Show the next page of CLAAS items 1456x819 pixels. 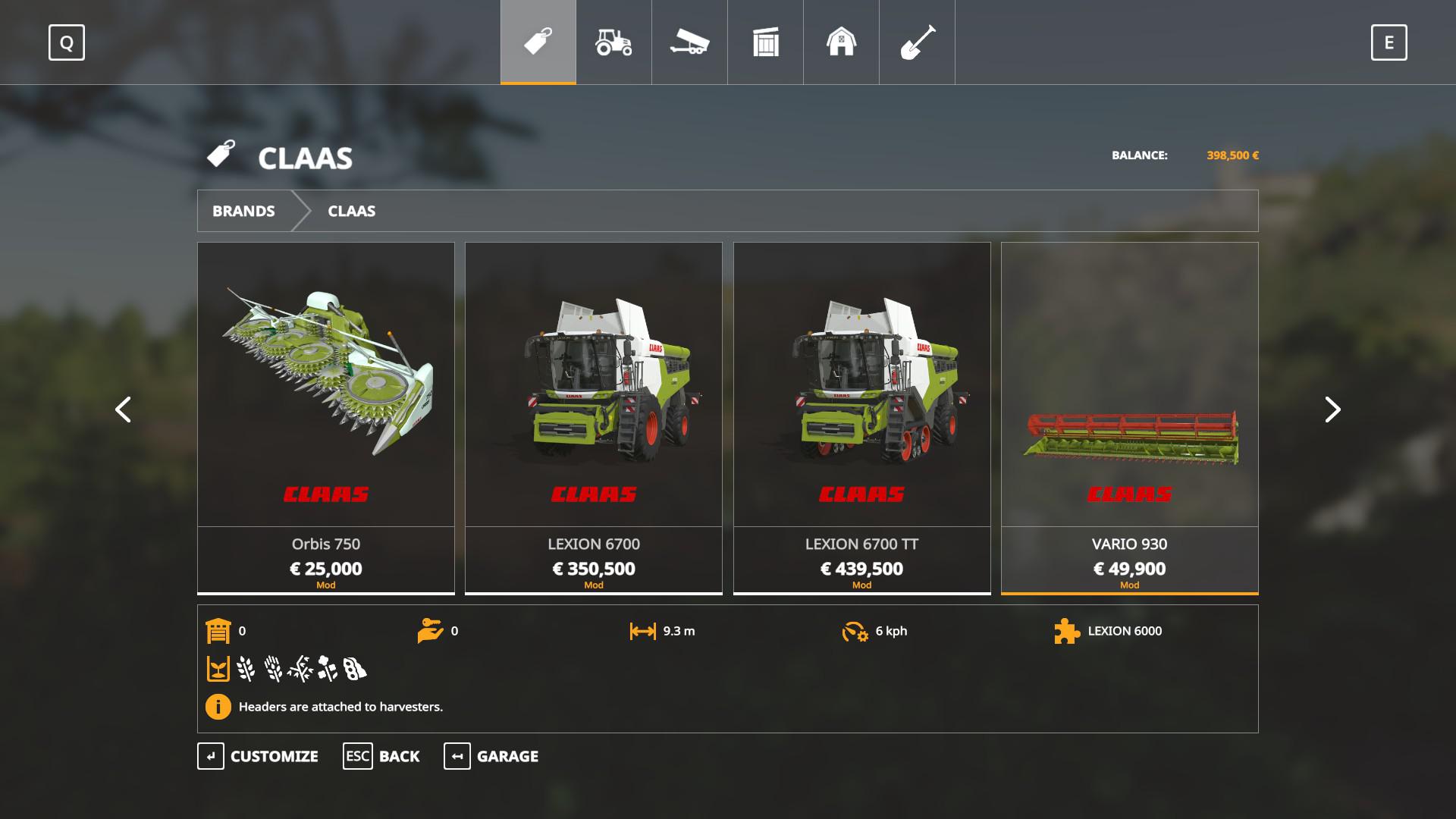coord(1332,409)
